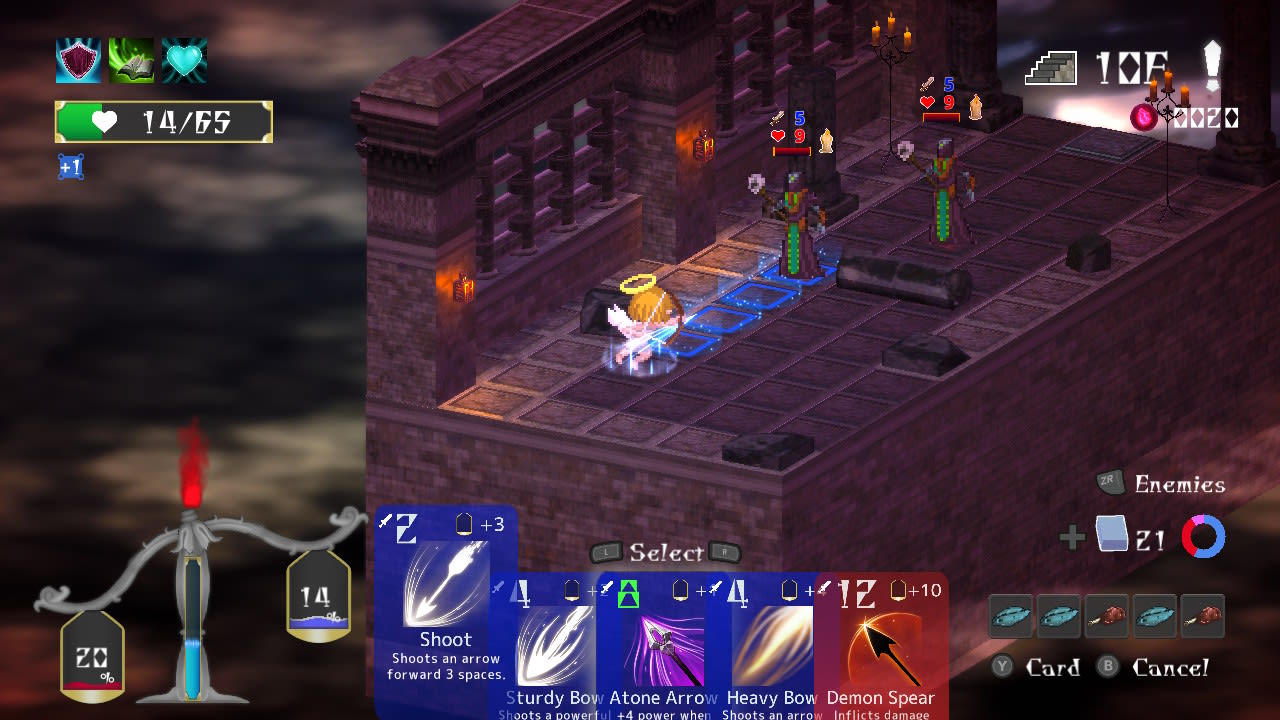Click the first blue fish item slot
Image resolution: width=1280 pixels, height=720 pixels.
(1010, 616)
